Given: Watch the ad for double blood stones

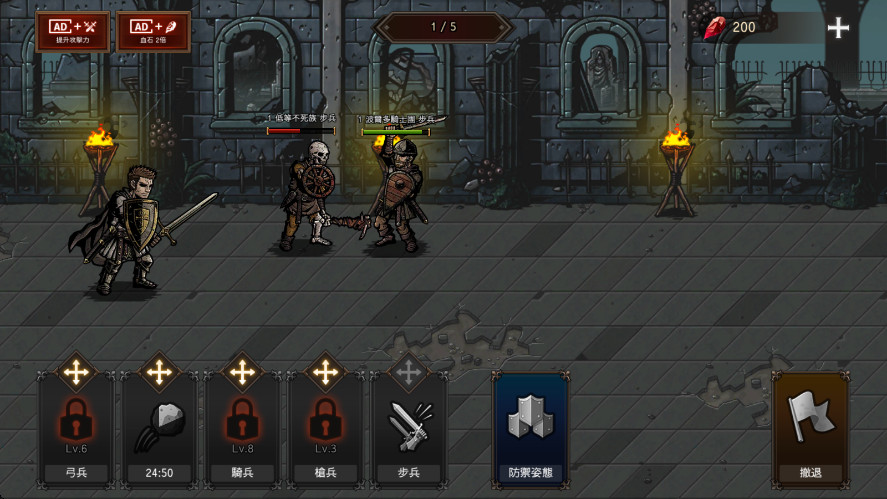Looking at the screenshot, I should click(x=153, y=31).
